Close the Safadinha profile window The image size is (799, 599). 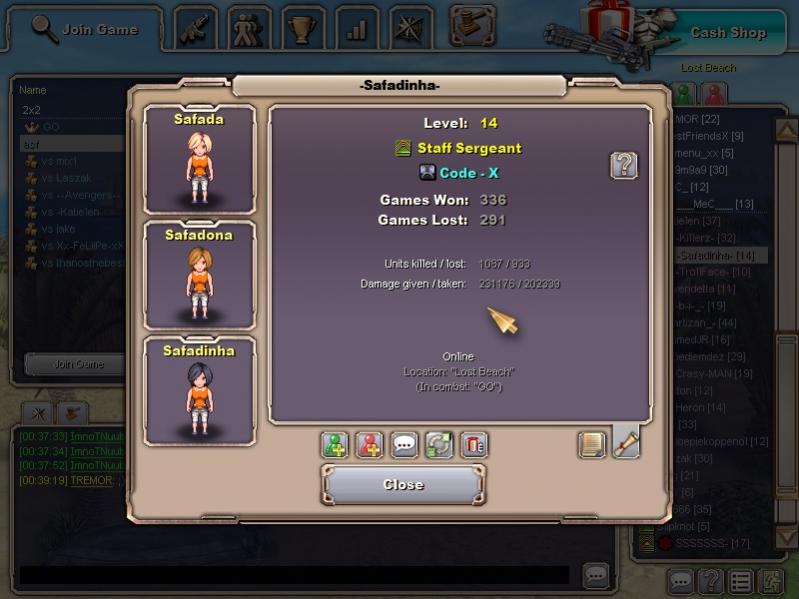pyautogui.click(x=403, y=485)
